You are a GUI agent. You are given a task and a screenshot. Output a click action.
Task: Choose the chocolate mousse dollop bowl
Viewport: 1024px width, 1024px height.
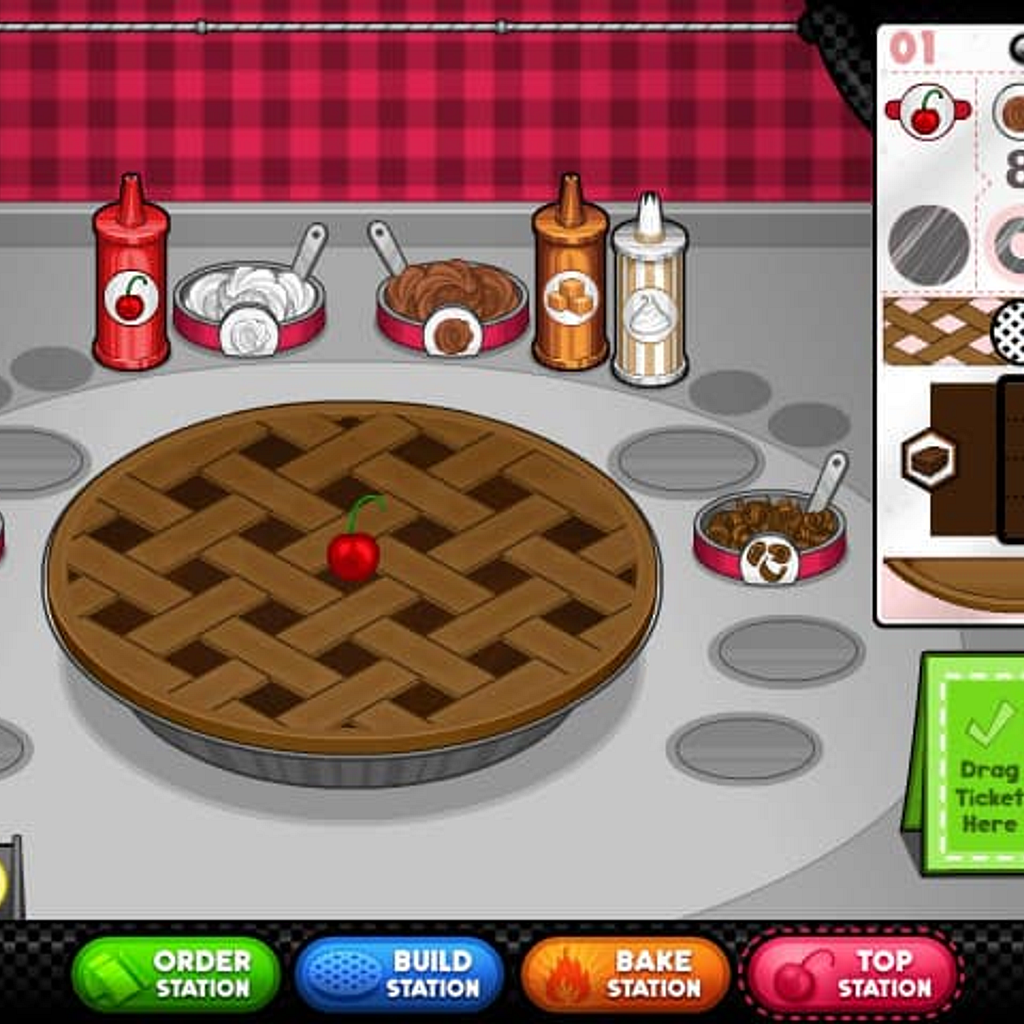coord(452,304)
